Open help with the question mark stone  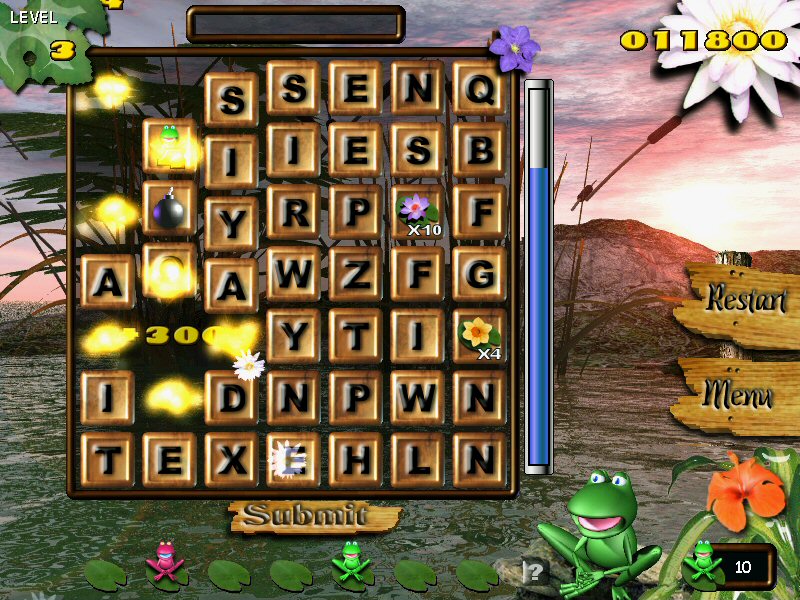pyautogui.click(x=537, y=572)
